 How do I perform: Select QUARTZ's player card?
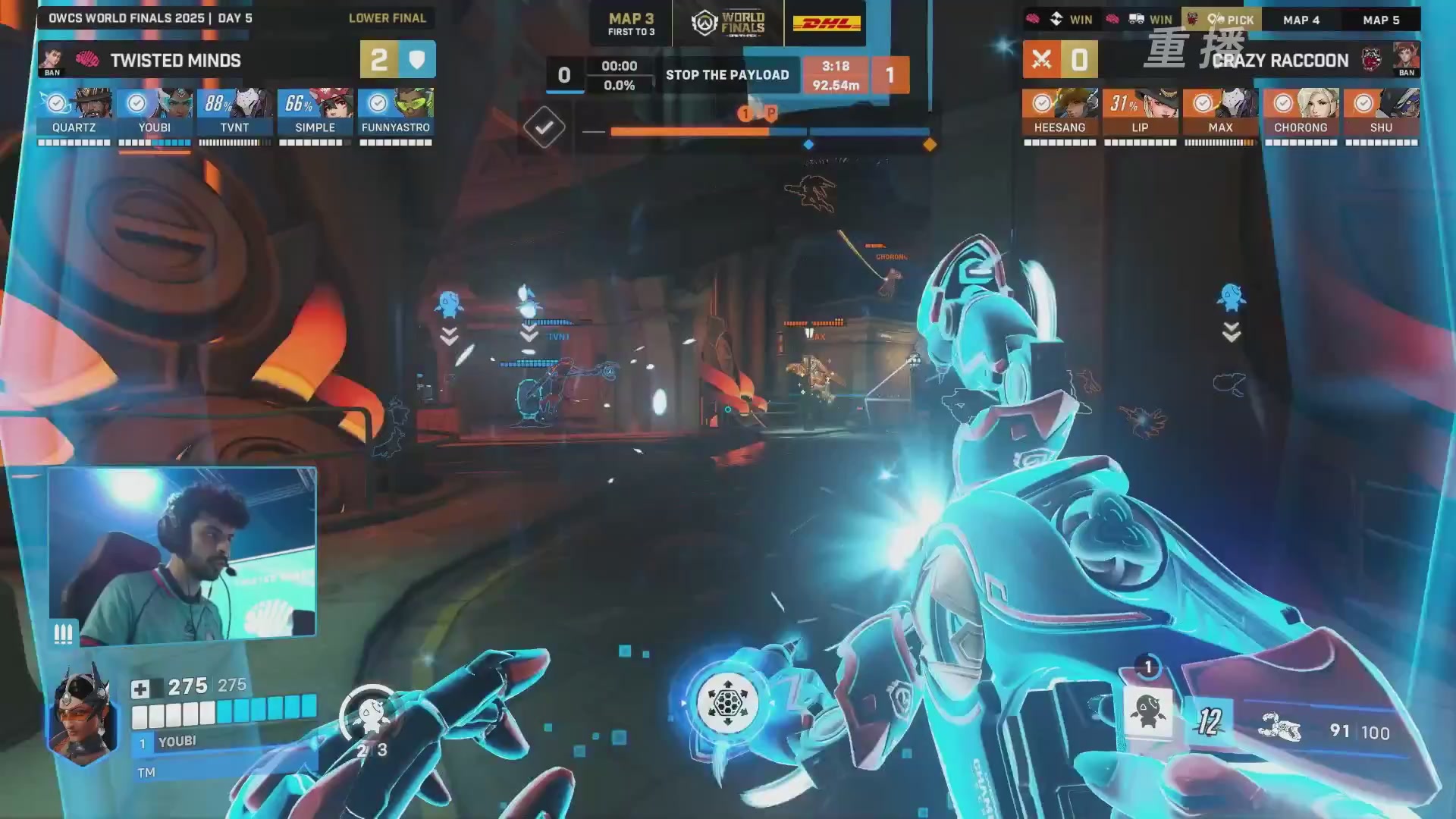click(74, 112)
